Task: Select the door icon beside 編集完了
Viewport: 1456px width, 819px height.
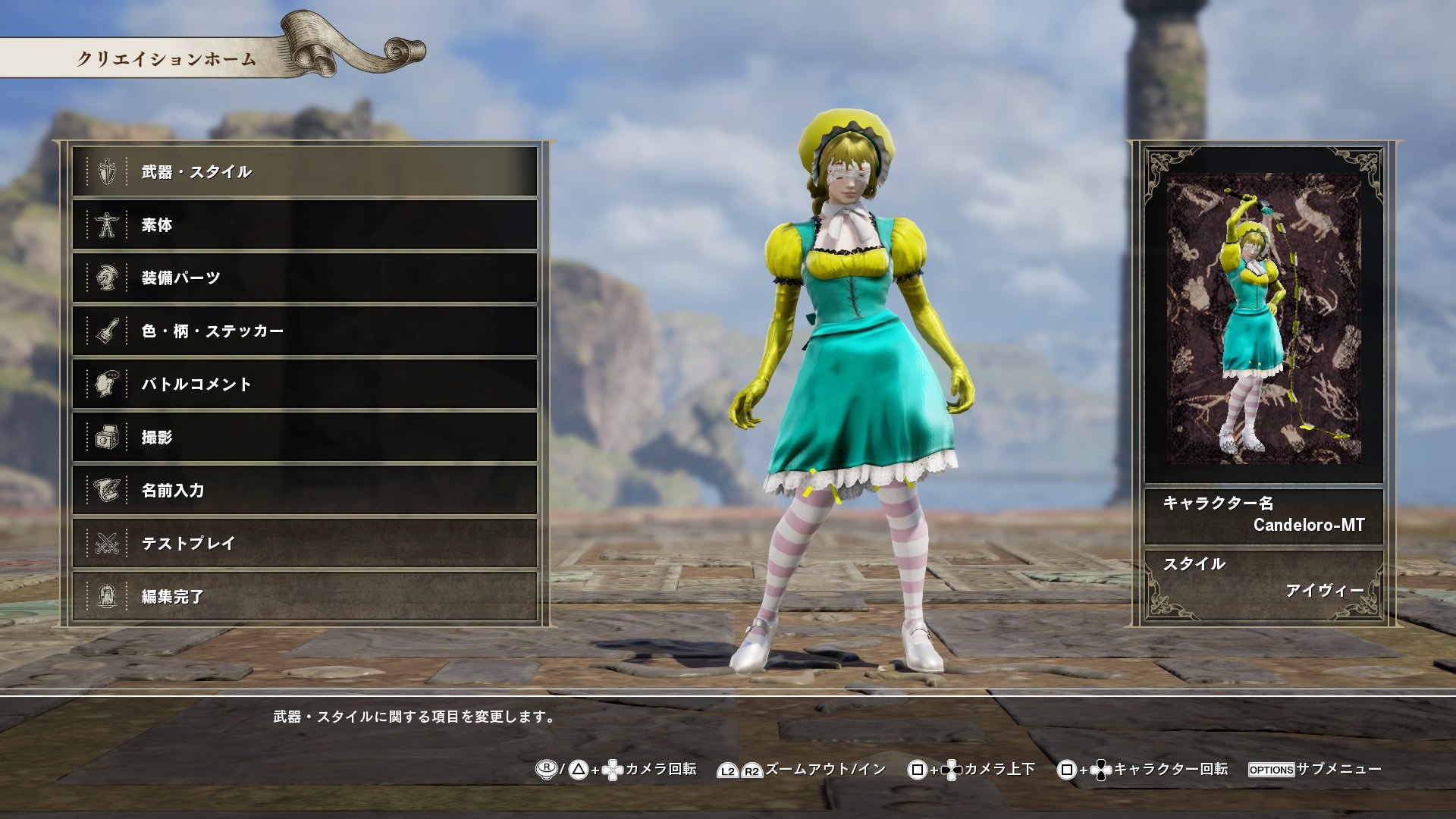Action: point(107,596)
